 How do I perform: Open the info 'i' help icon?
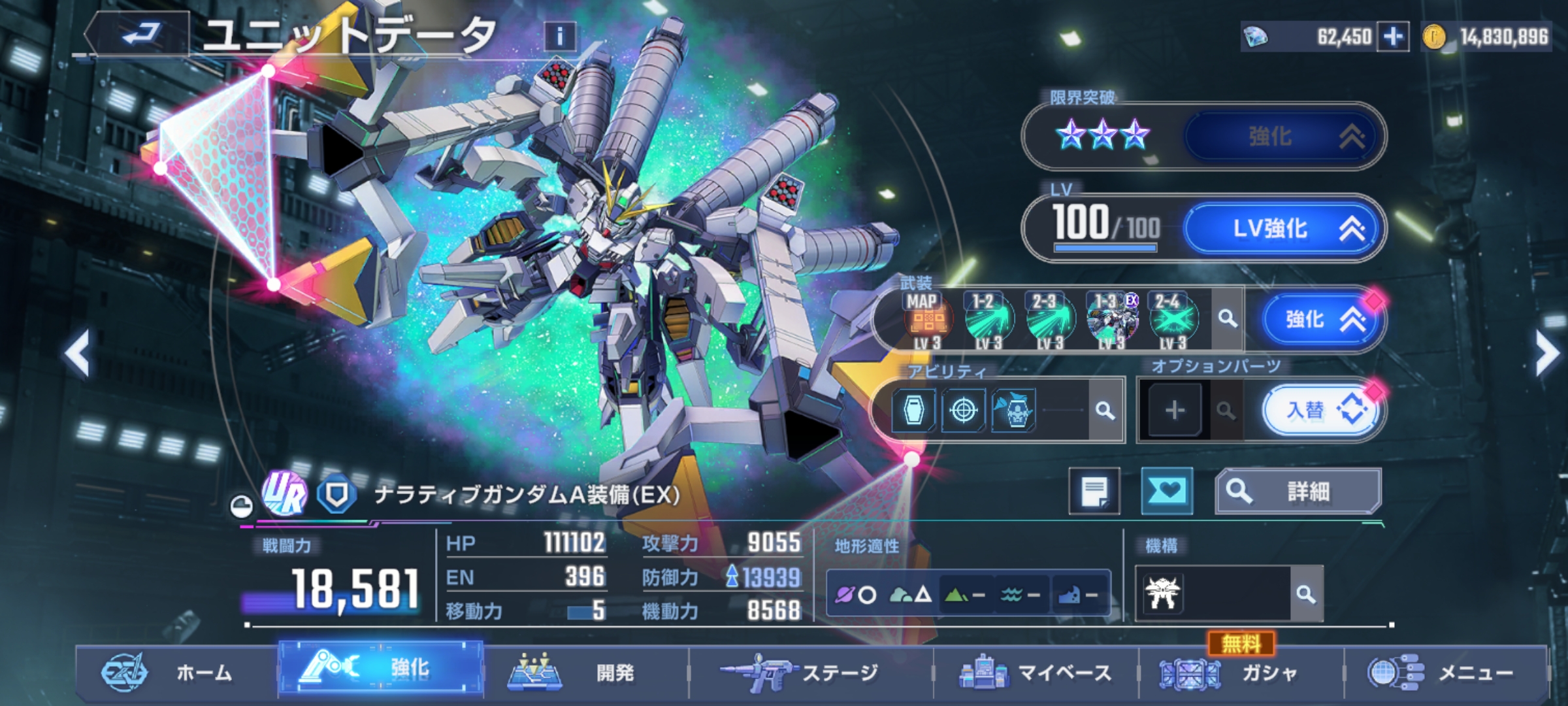(559, 37)
